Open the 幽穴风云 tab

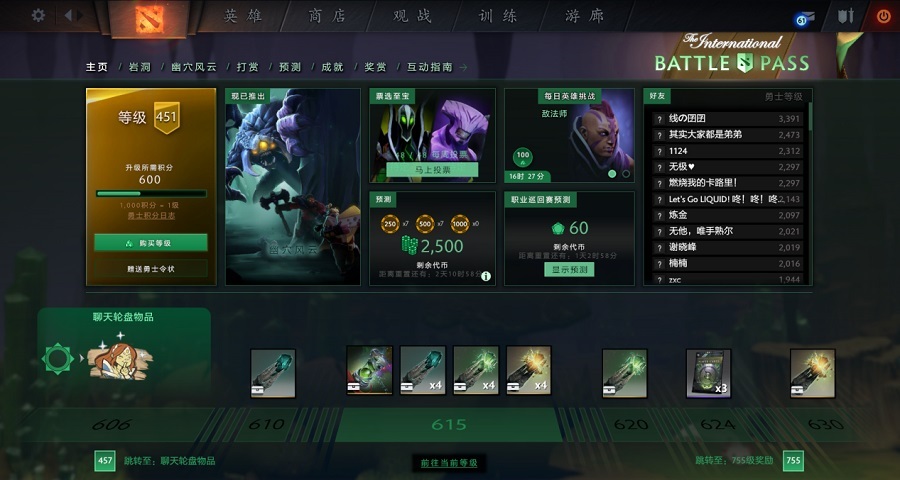[193, 67]
